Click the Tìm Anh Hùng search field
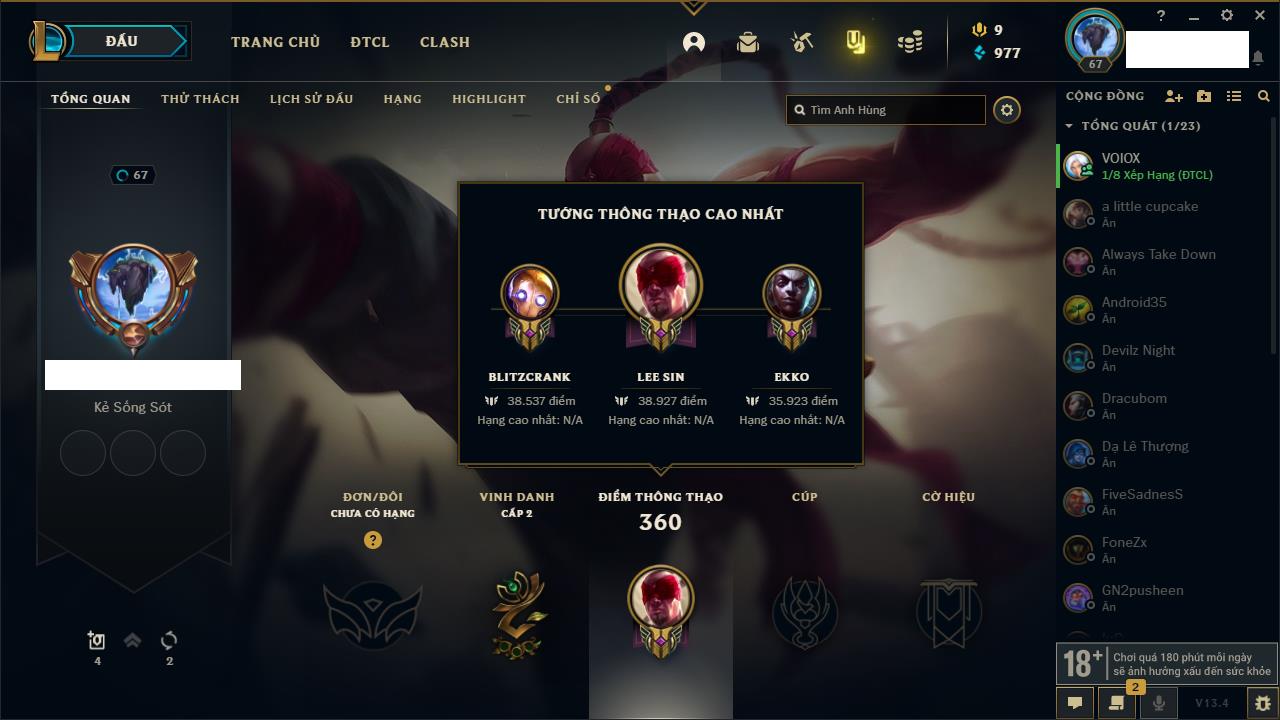This screenshot has width=1280, height=720. pos(890,110)
